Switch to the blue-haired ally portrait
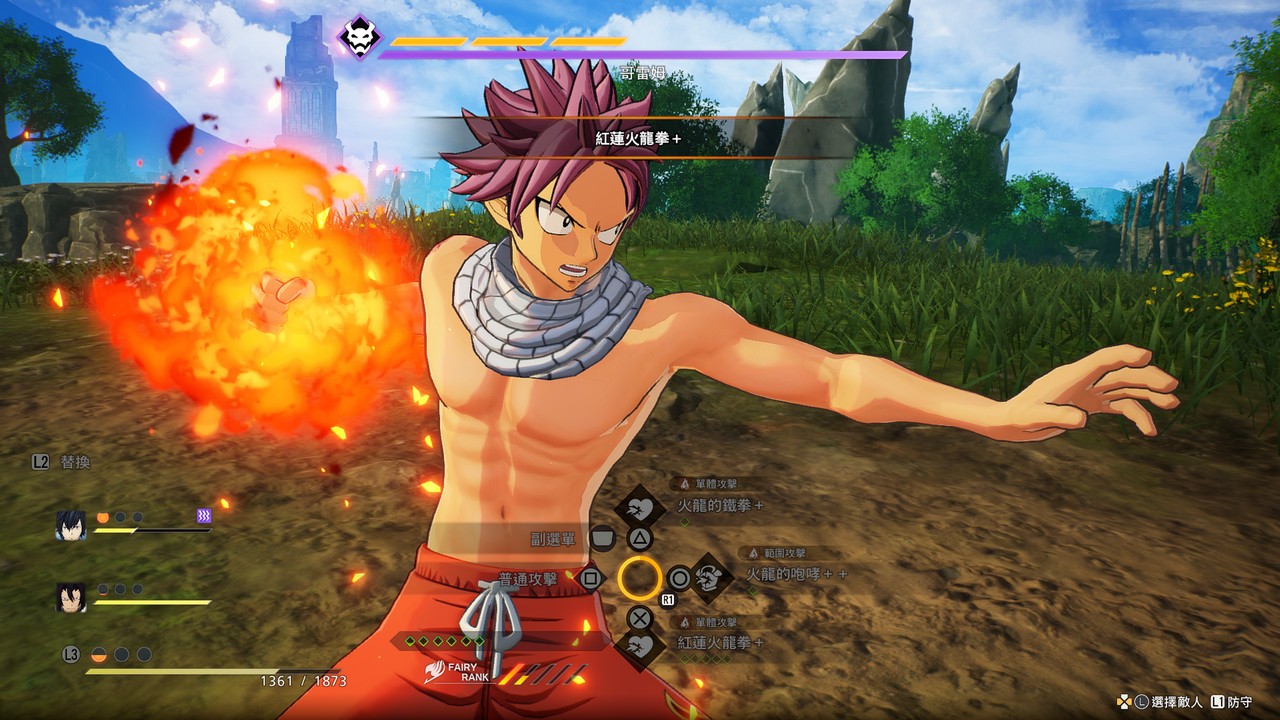This screenshot has height=720, width=1280. pyautogui.click(x=71, y=525)
